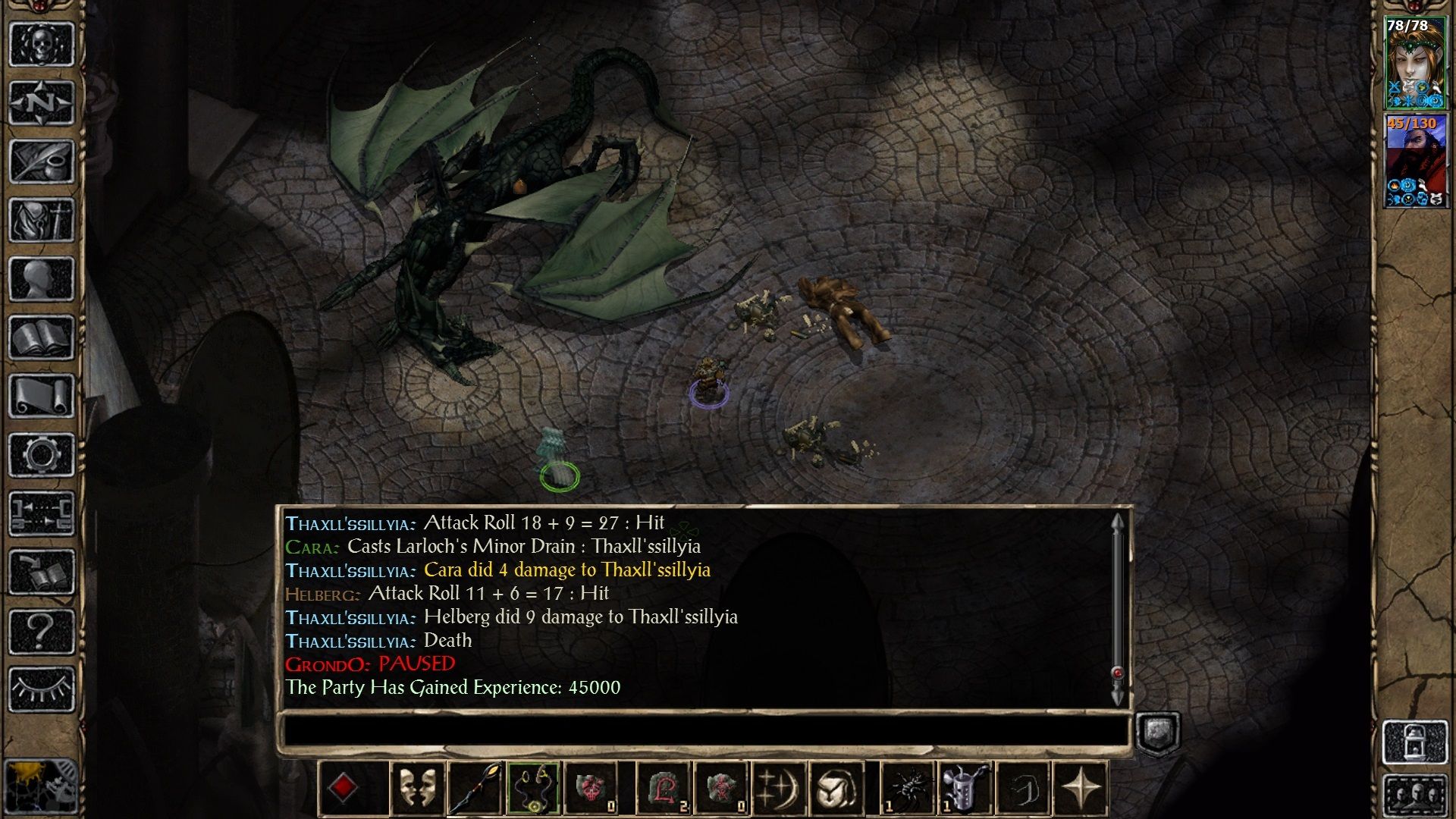Open the mage spellbook
This screenshot has height=819, width=1456.
pyautogui.click(x=42, y=337)
